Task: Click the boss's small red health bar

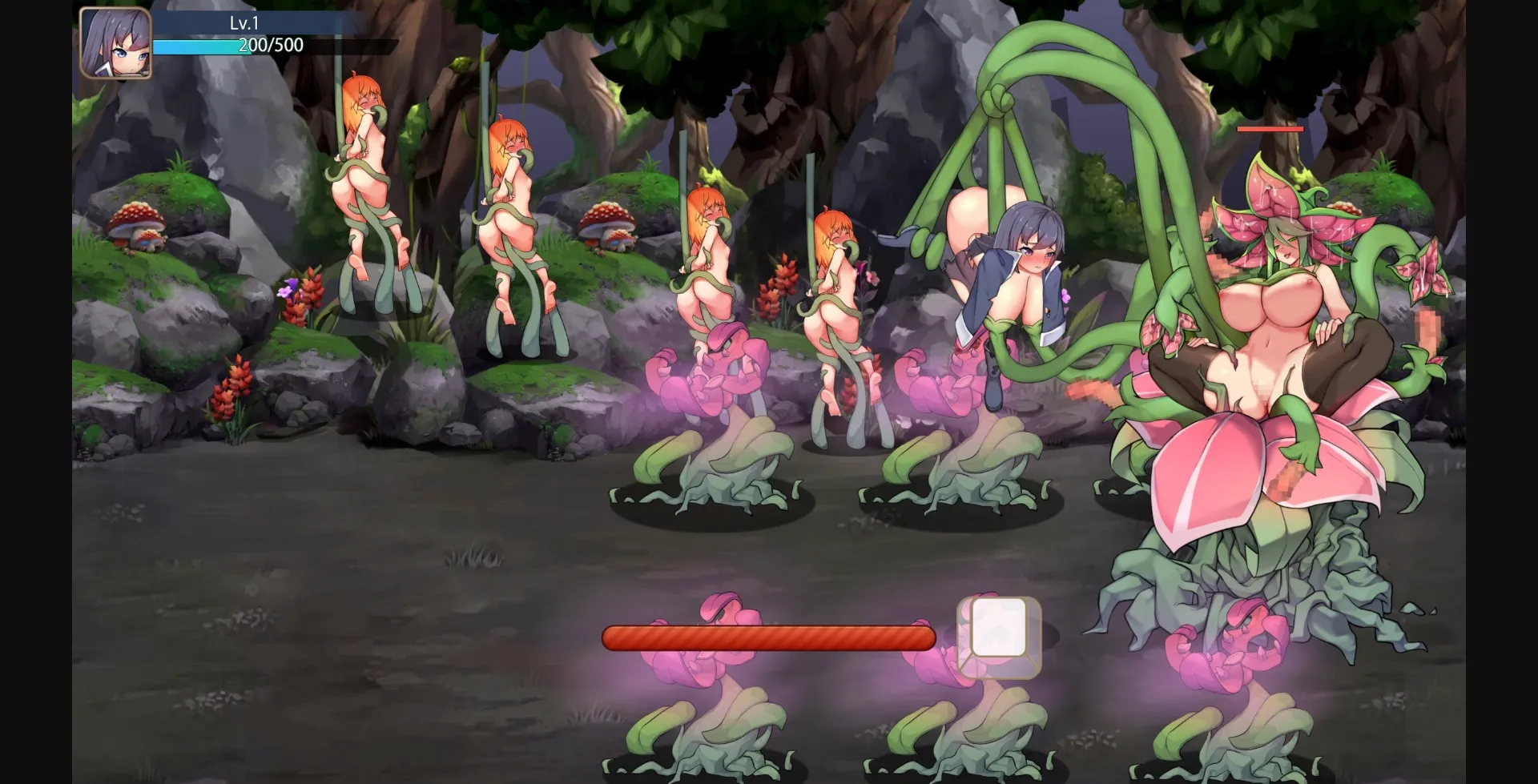Action: tap(1269, 128)
